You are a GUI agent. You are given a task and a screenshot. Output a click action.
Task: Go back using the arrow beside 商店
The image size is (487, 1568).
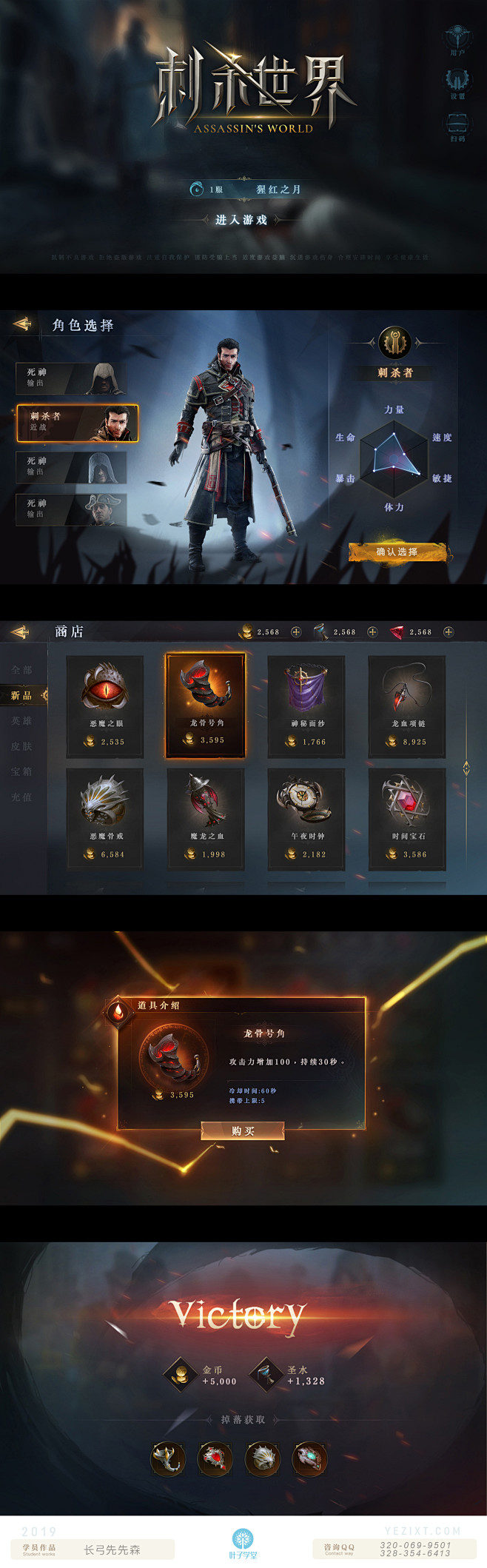point(21,631)
